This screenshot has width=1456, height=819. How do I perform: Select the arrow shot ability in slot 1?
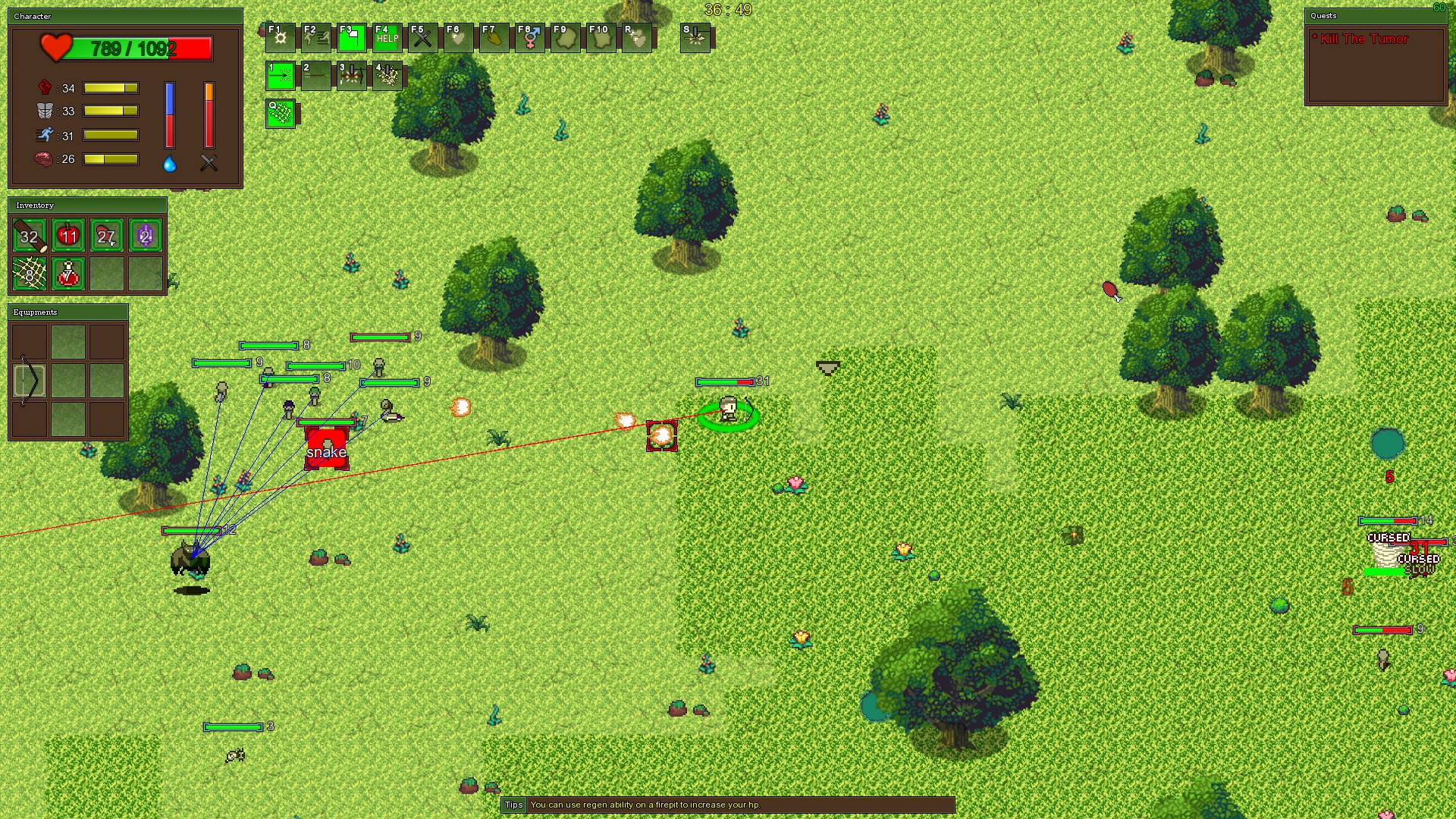280,76
